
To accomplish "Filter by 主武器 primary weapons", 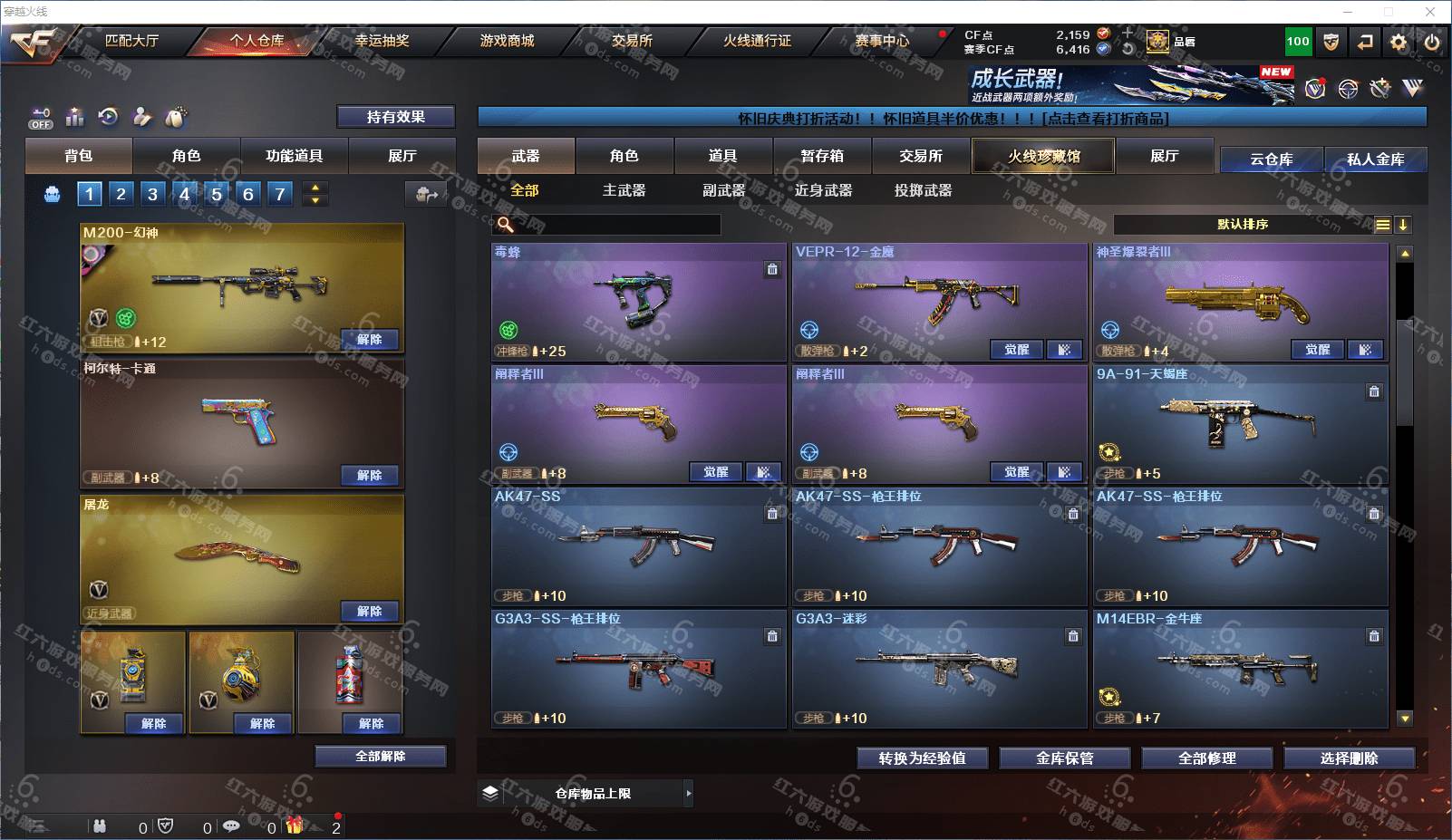I will click(624, 190).
